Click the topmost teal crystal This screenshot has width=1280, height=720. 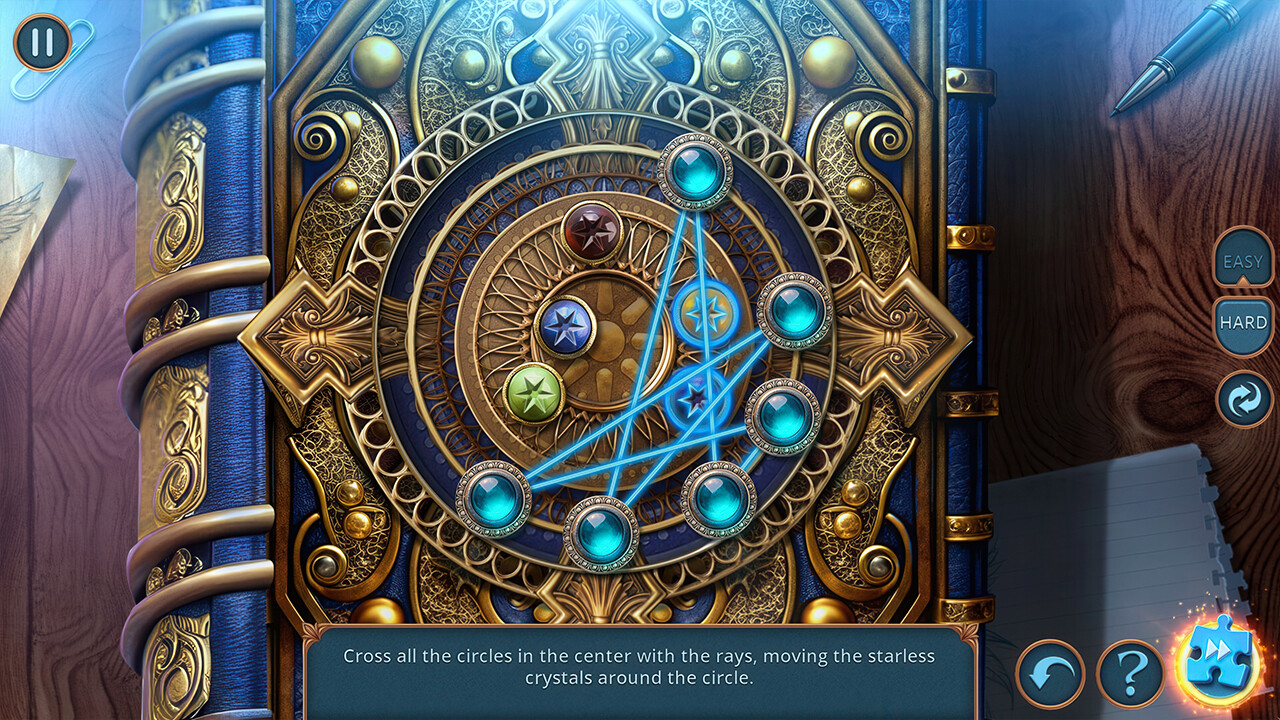pyautogui.click(x=695, y=170)
